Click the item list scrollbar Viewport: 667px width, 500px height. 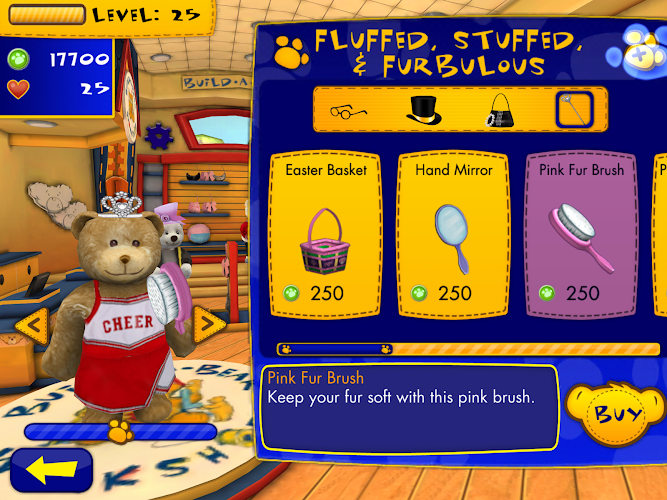(x=468, y=349)
